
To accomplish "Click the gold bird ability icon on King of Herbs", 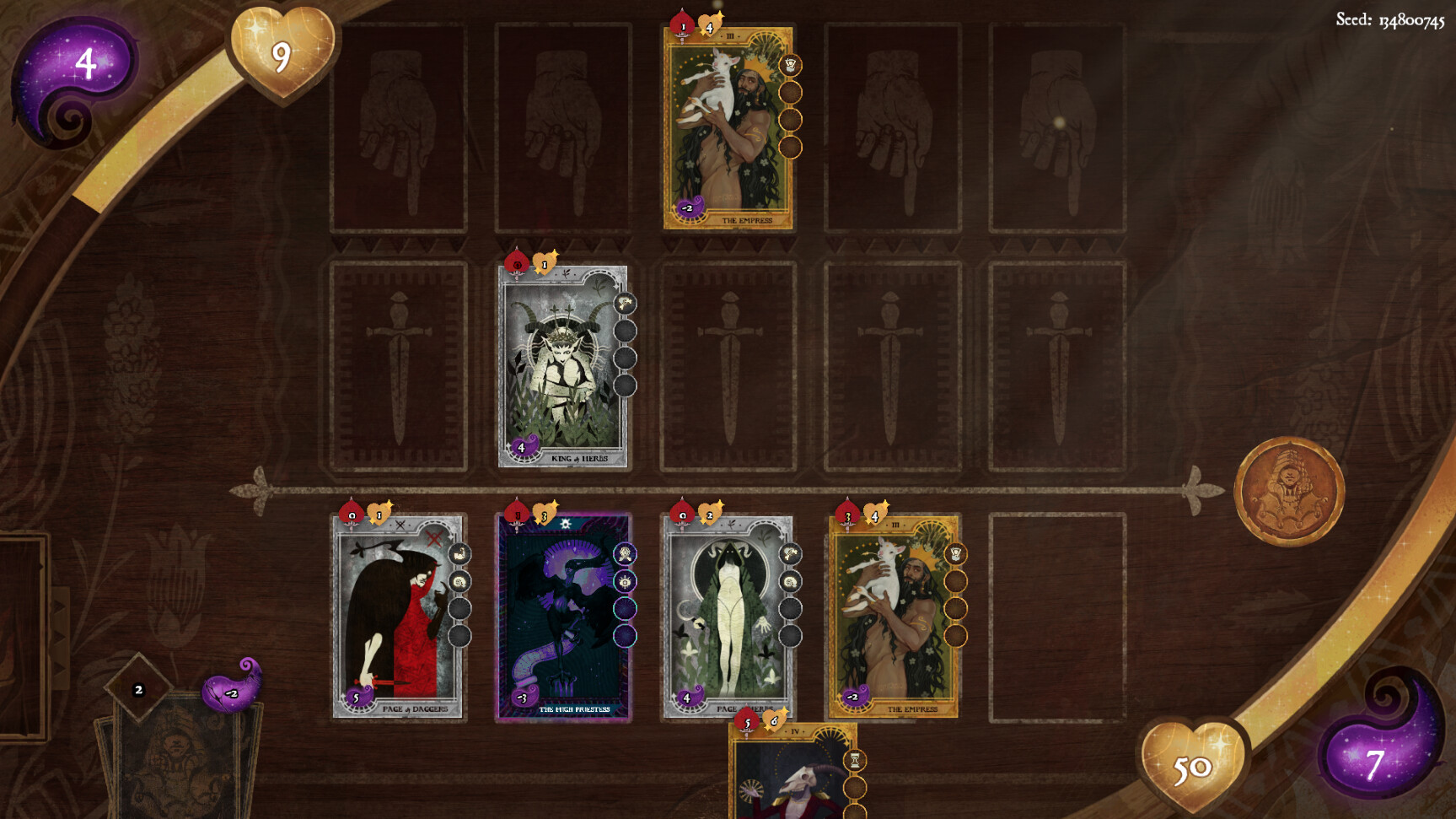I will click(x=624, y=302).
